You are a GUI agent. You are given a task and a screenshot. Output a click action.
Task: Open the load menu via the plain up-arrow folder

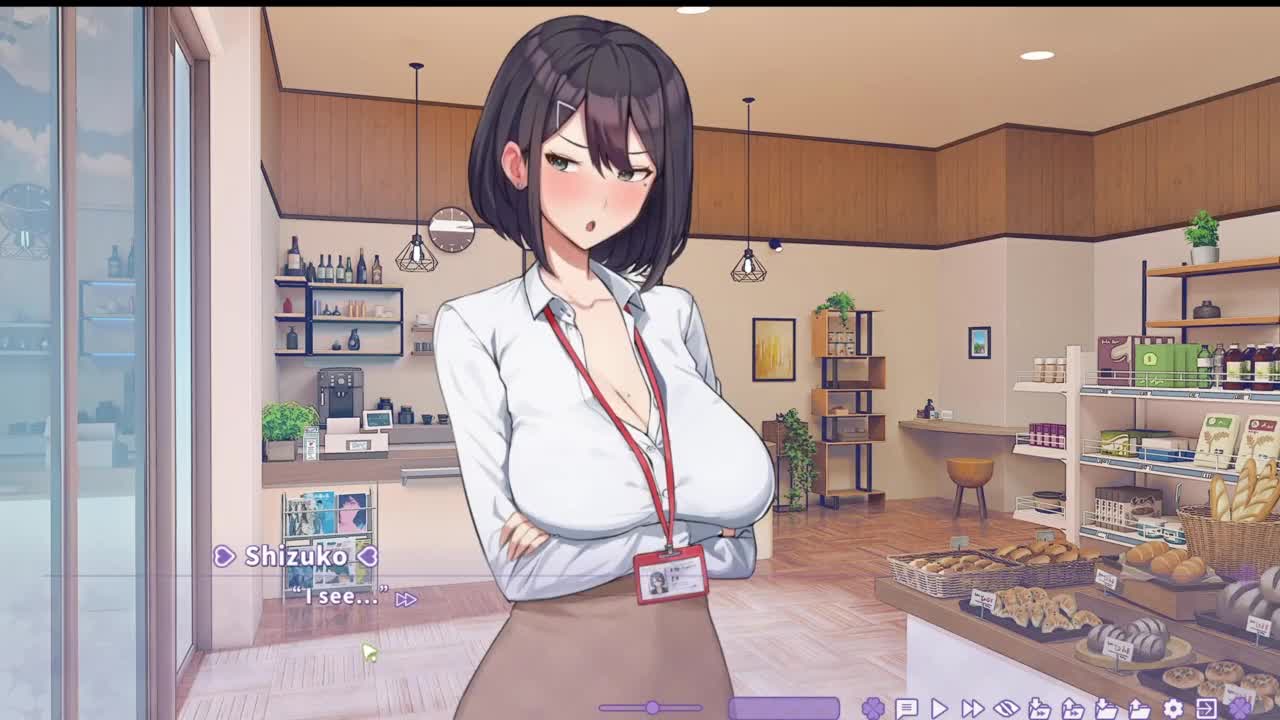pyautogui.click(x=1140, y=708)
